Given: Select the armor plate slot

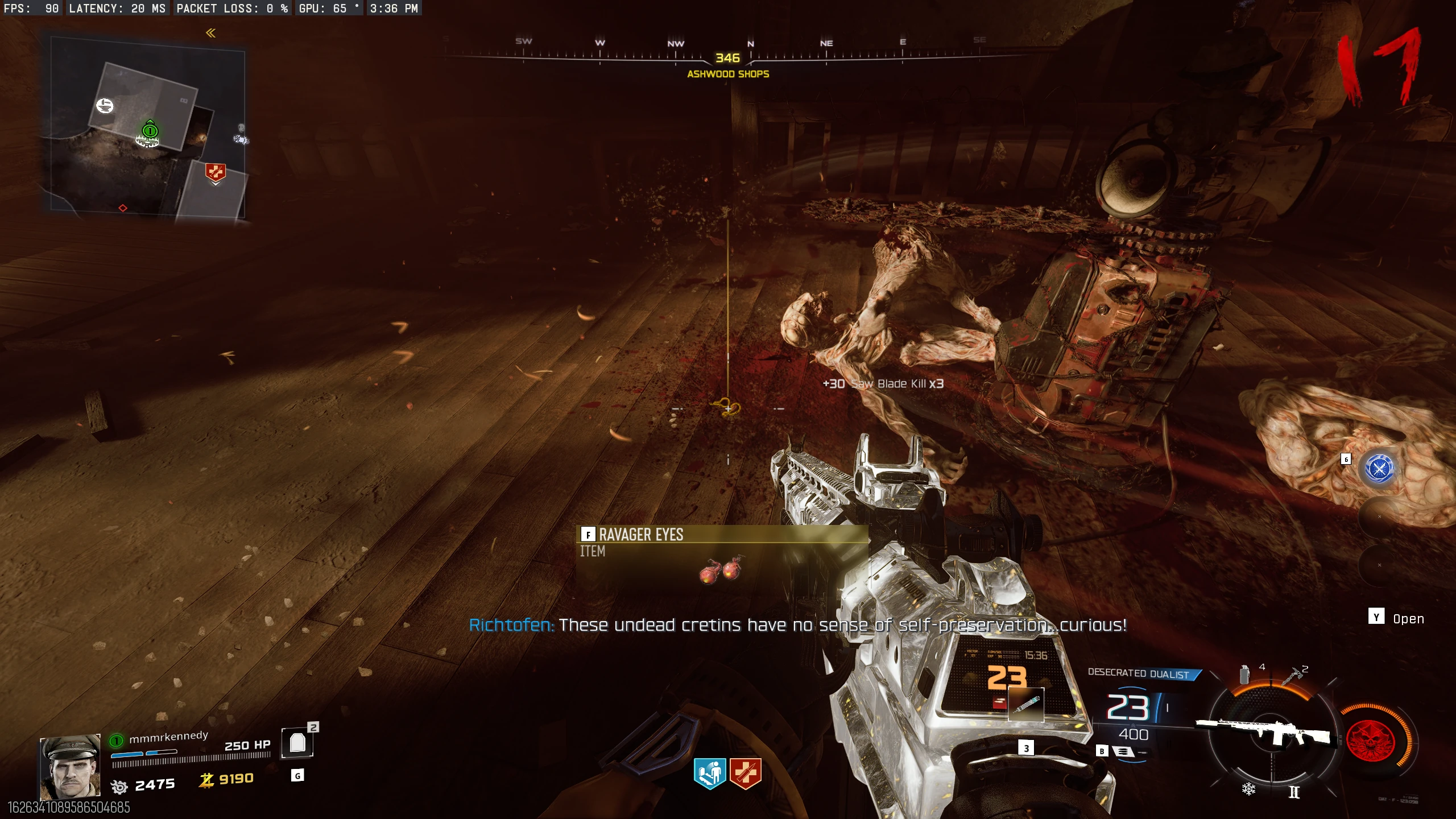Looking at the screenshot, I should click(297, 743).
